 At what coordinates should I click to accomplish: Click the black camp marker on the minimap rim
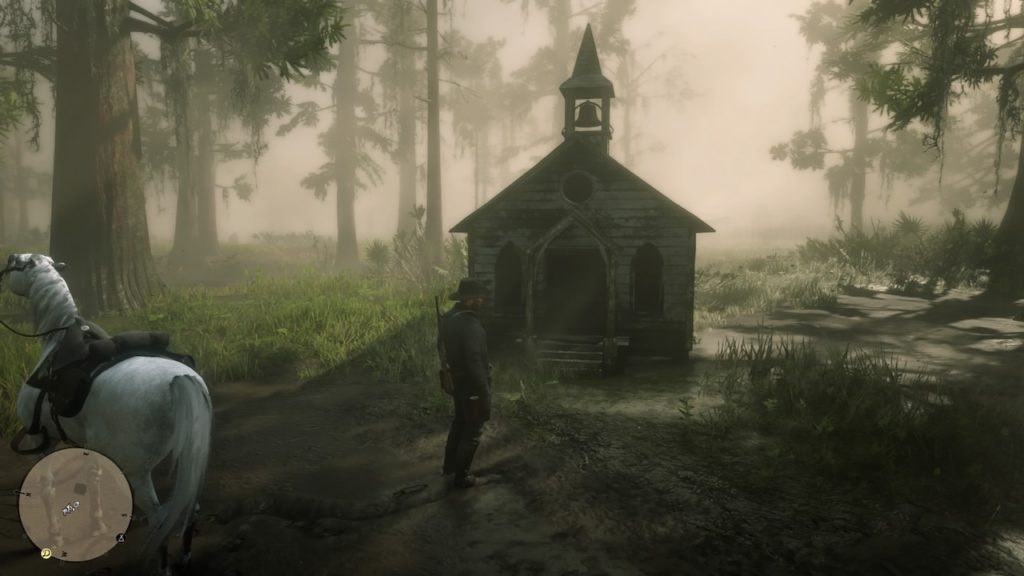tap(121, 538)
